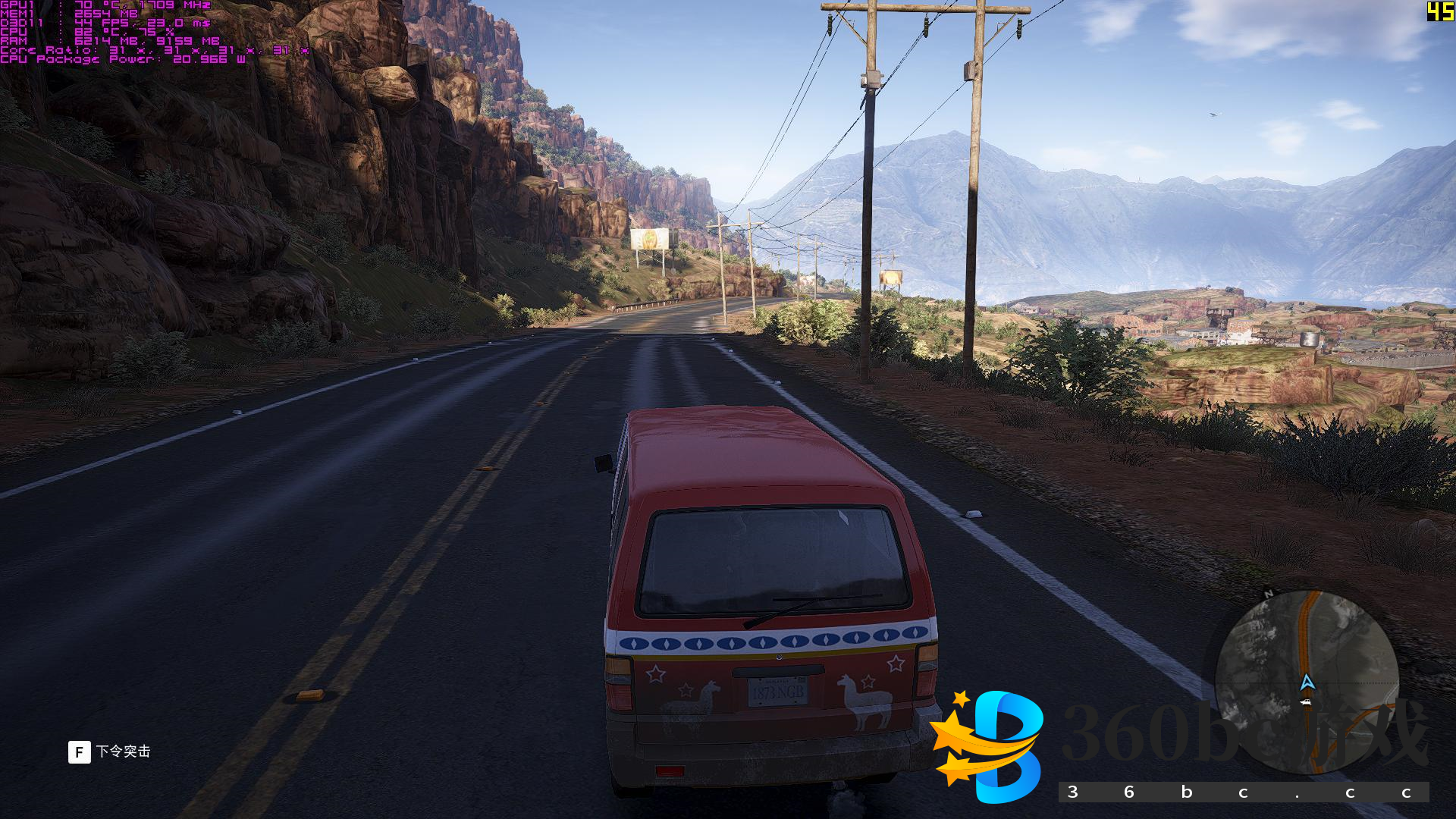Viewport: 1456px width, 819px height.
Task: Select the blue player arrow on minimap
Action: click(1307, 682)
